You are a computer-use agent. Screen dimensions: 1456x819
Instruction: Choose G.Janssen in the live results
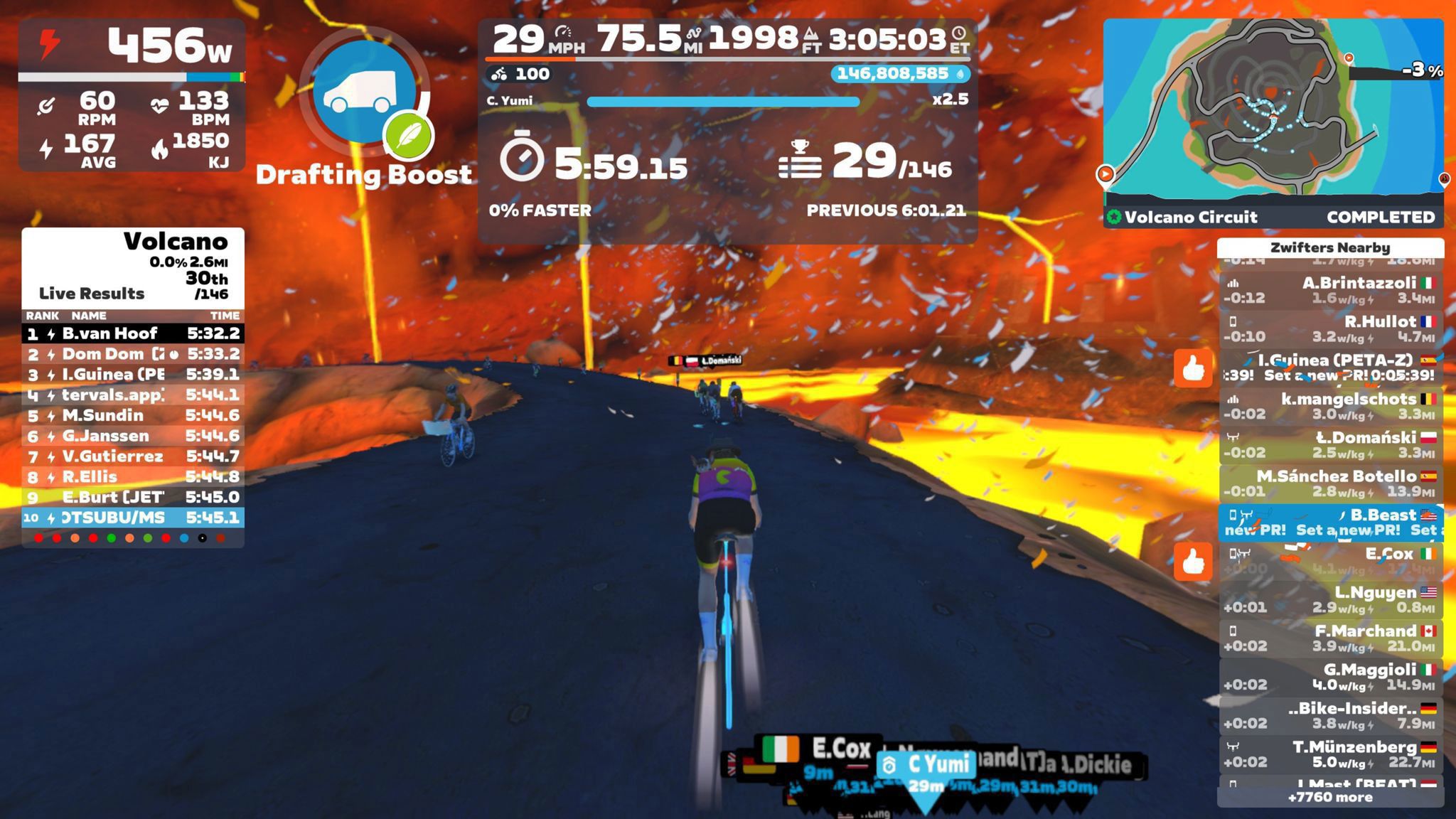point(133,436)
